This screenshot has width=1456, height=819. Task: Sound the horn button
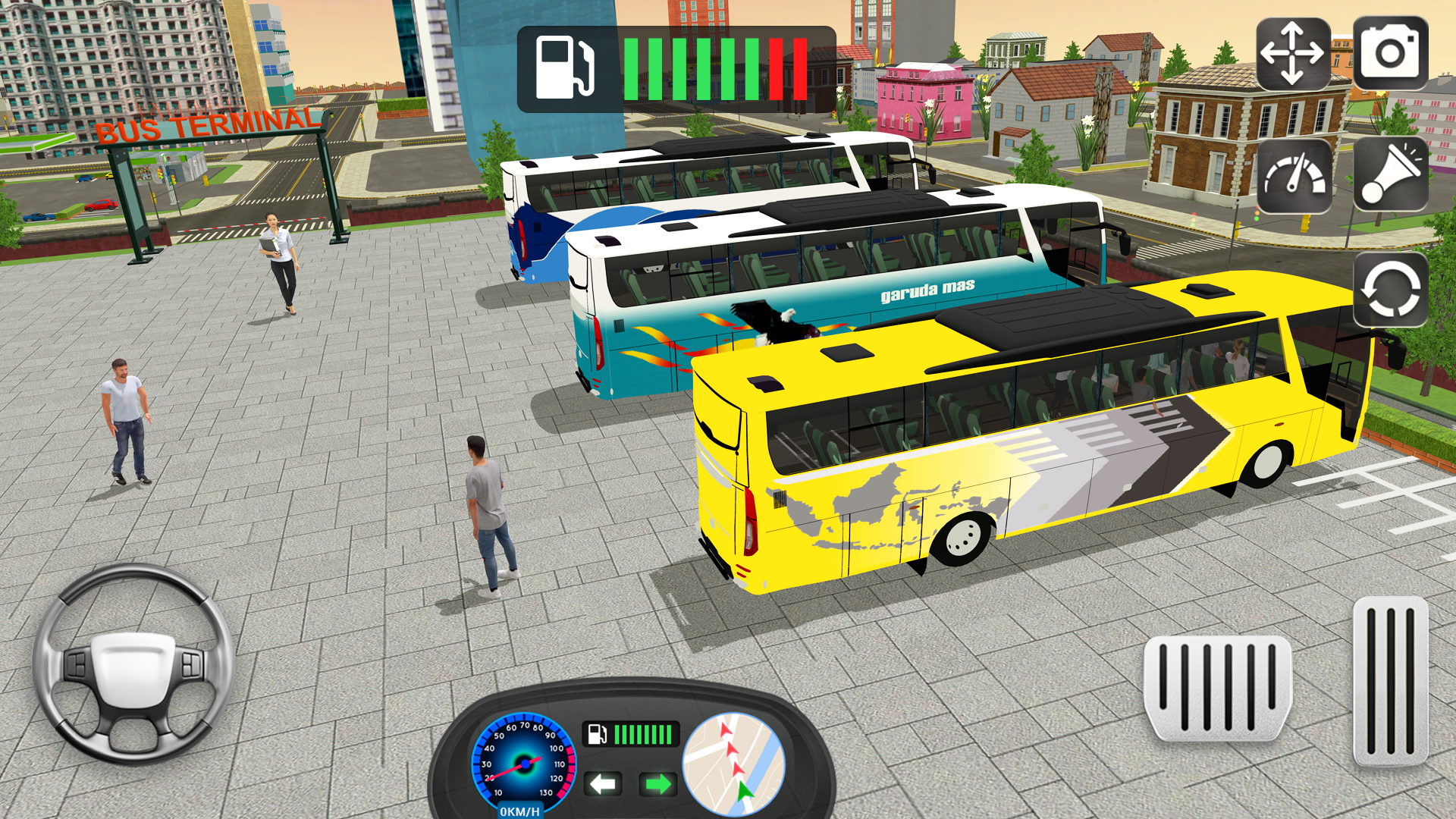pyautogui.click(x=1391, y=174)
